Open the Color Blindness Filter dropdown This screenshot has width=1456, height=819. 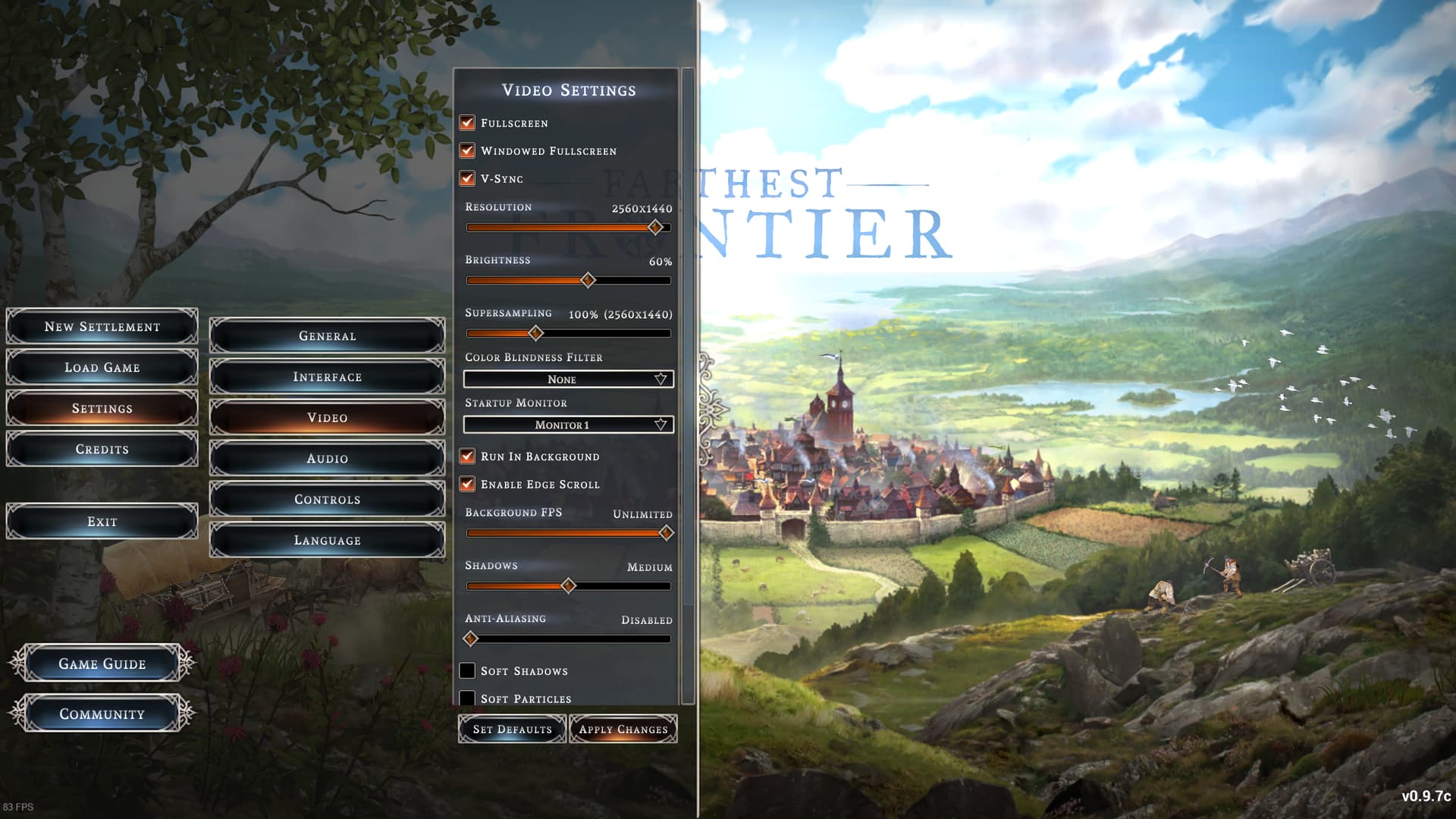click(x=568, y=379)
